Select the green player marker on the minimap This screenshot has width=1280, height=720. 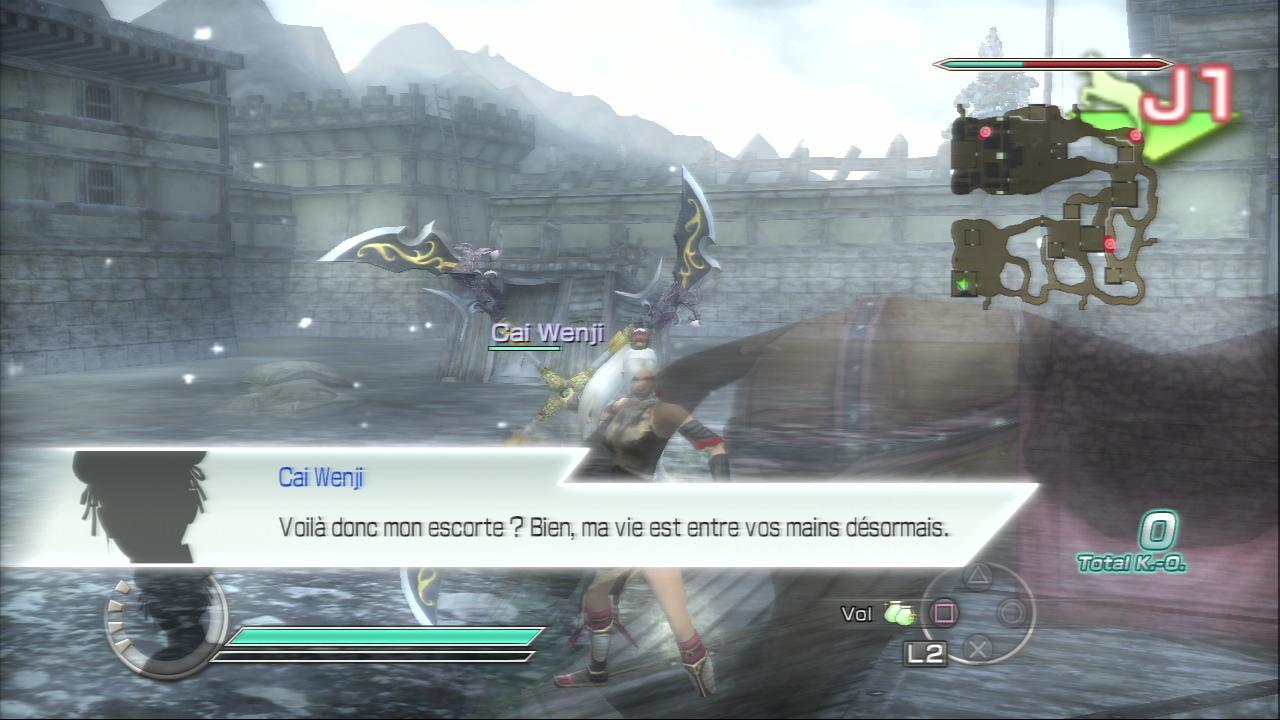965,285
